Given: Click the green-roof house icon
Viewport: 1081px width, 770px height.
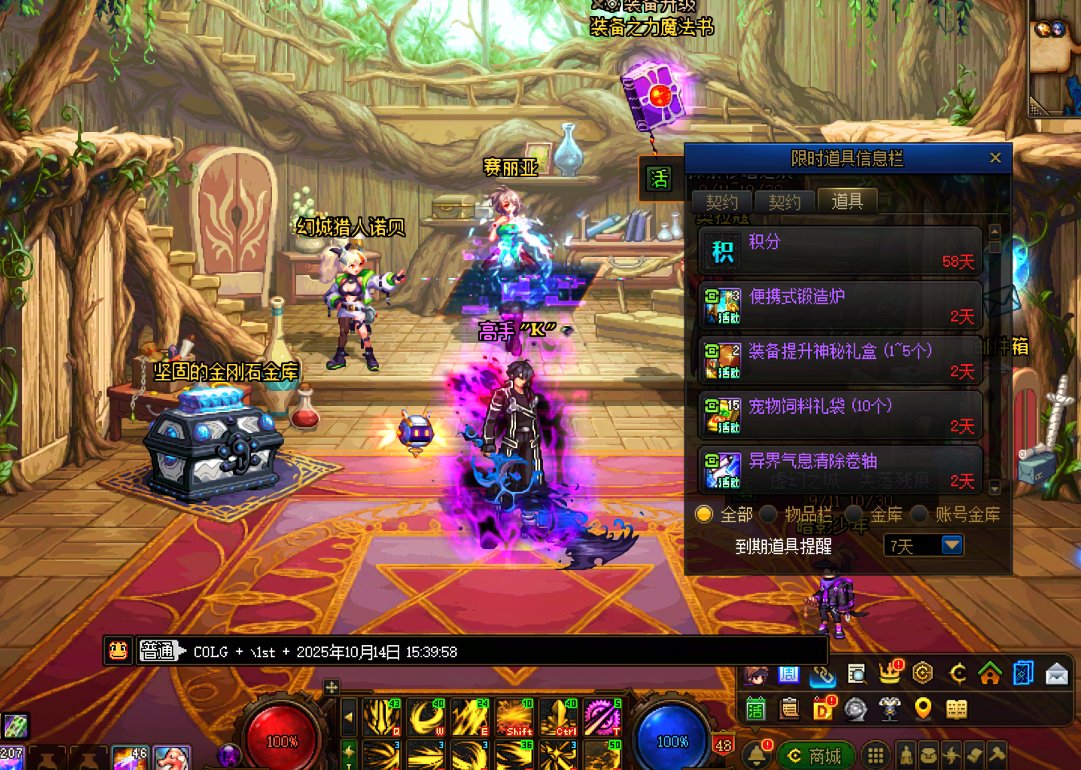Looking at the screenshot, I should (x=990, y=673).
